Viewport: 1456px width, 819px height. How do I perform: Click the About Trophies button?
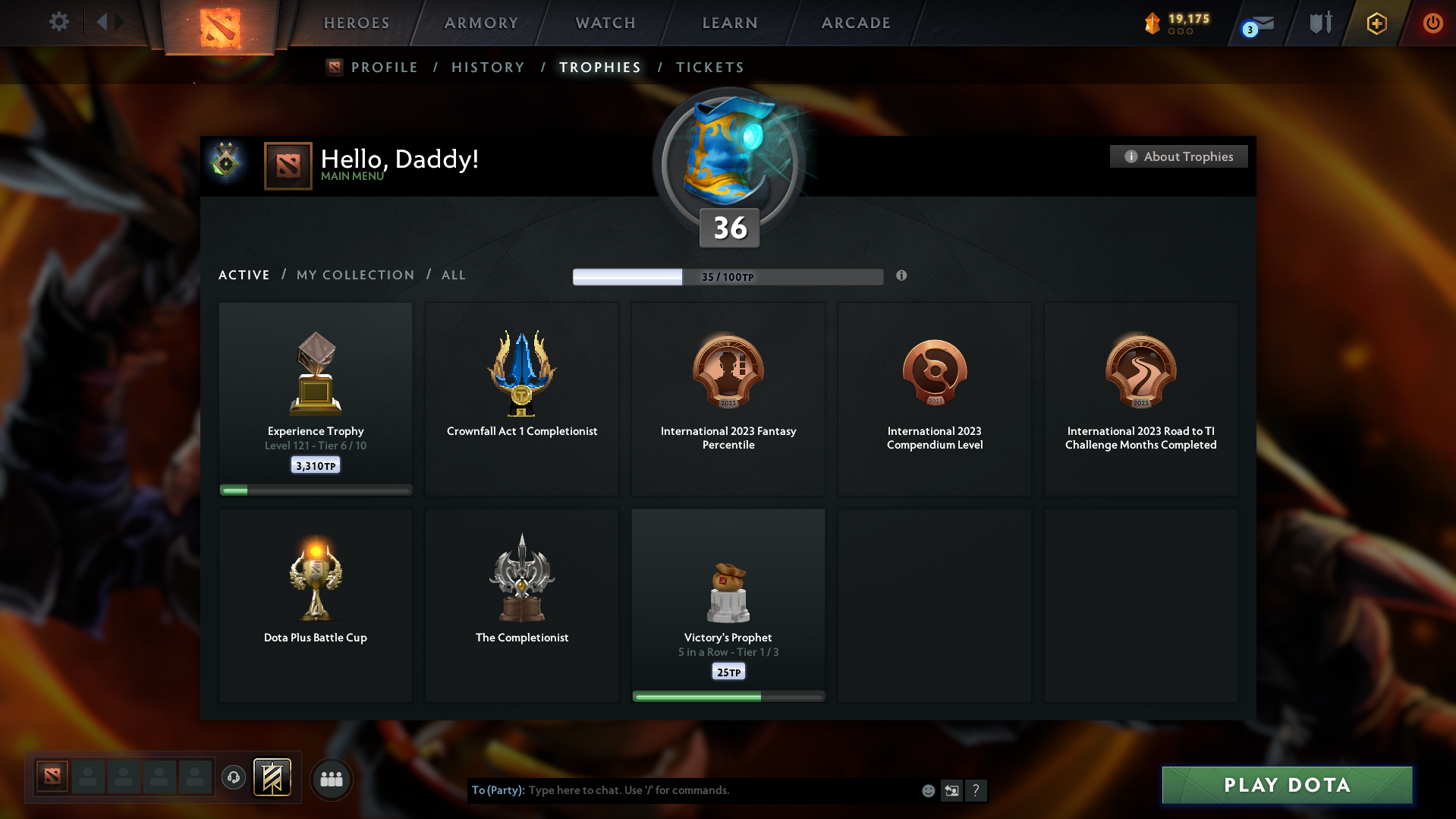(1178, 156)
